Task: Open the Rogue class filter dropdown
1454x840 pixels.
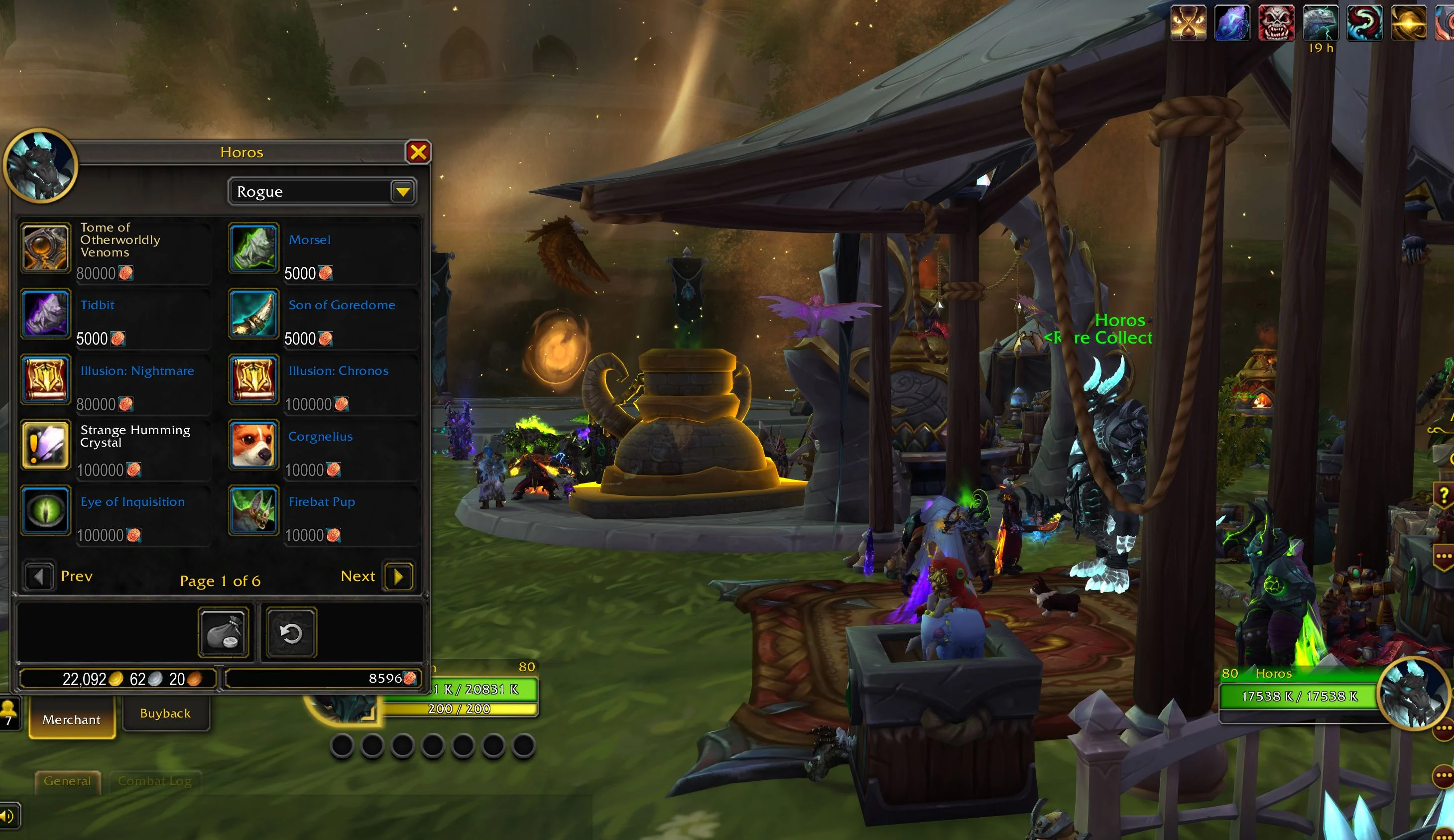Action: pos(402,192)
